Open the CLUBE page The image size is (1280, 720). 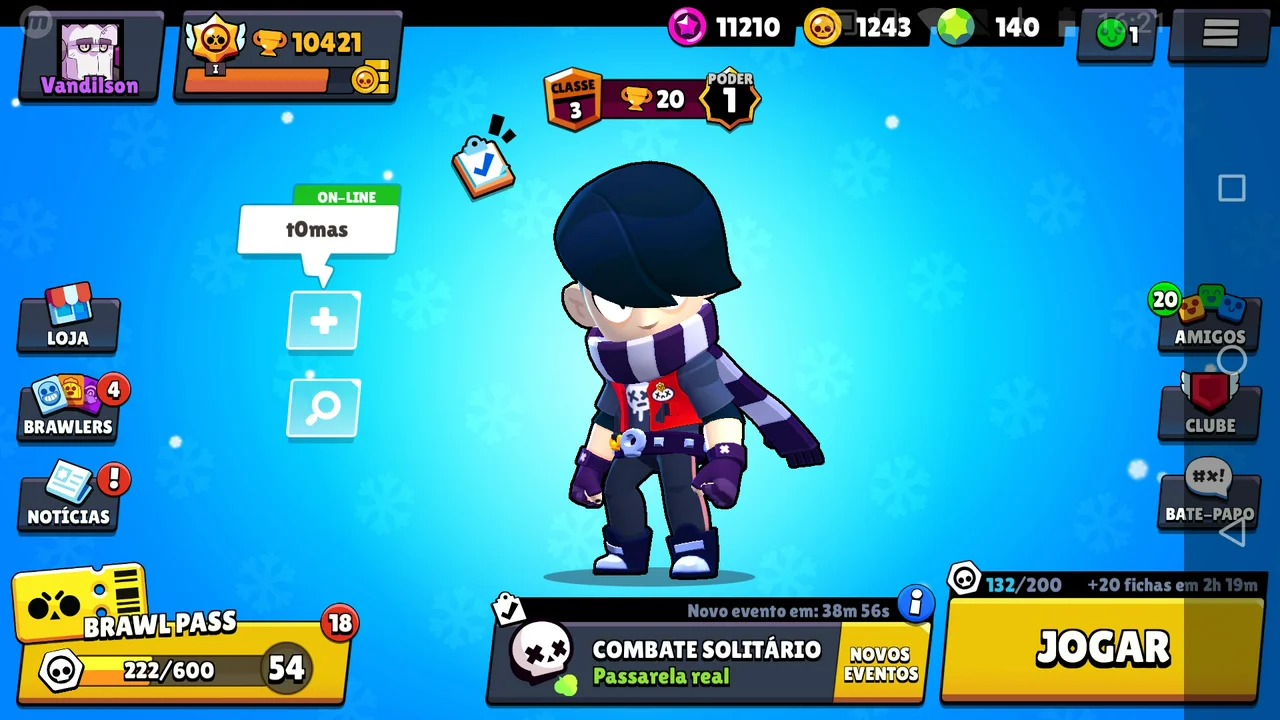point(1209,407)
